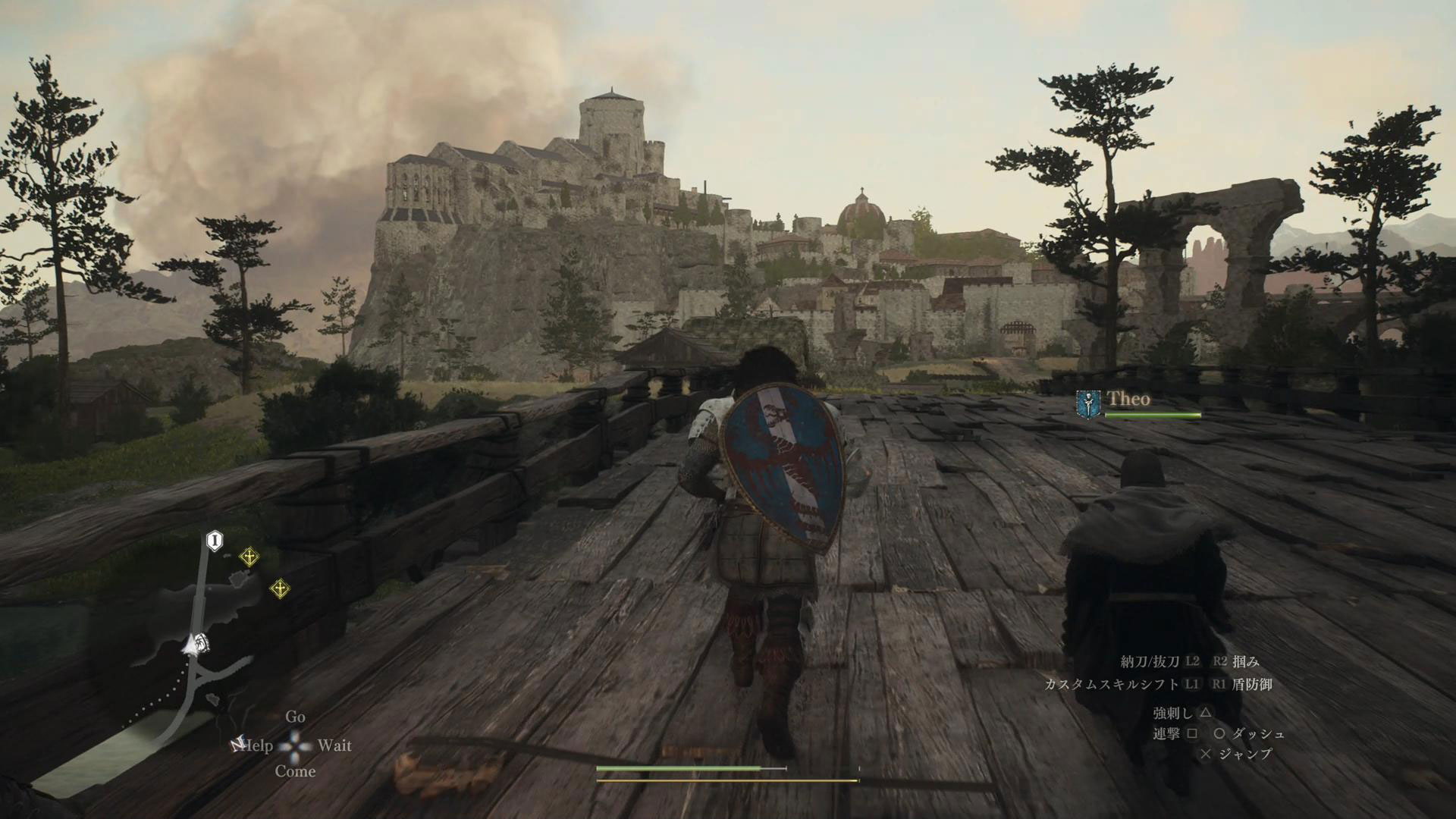This screenshot has width=1456, height=819.
Task: Activate the Help pawn command
Action: click(x=256, y=745)
